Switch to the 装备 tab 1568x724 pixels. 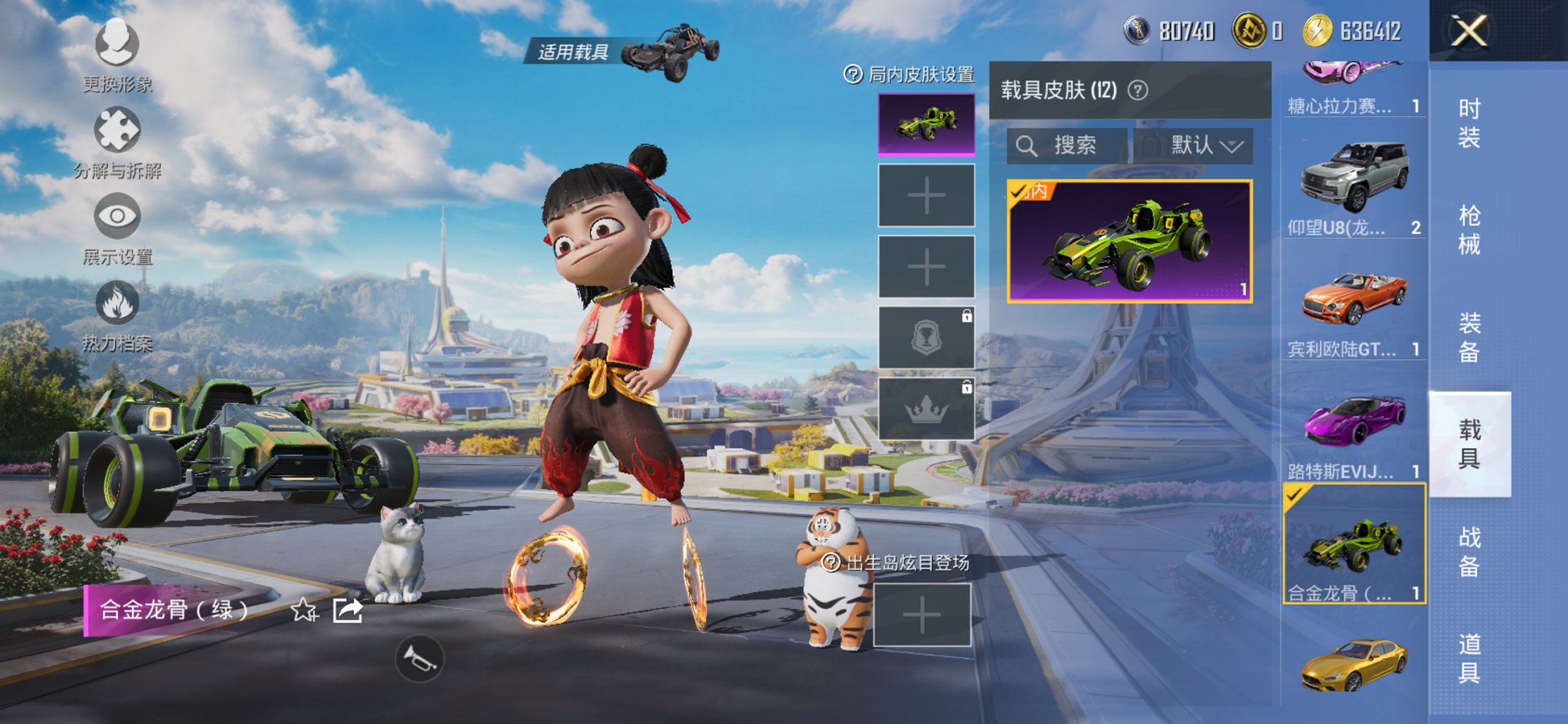coord(1468,337)
